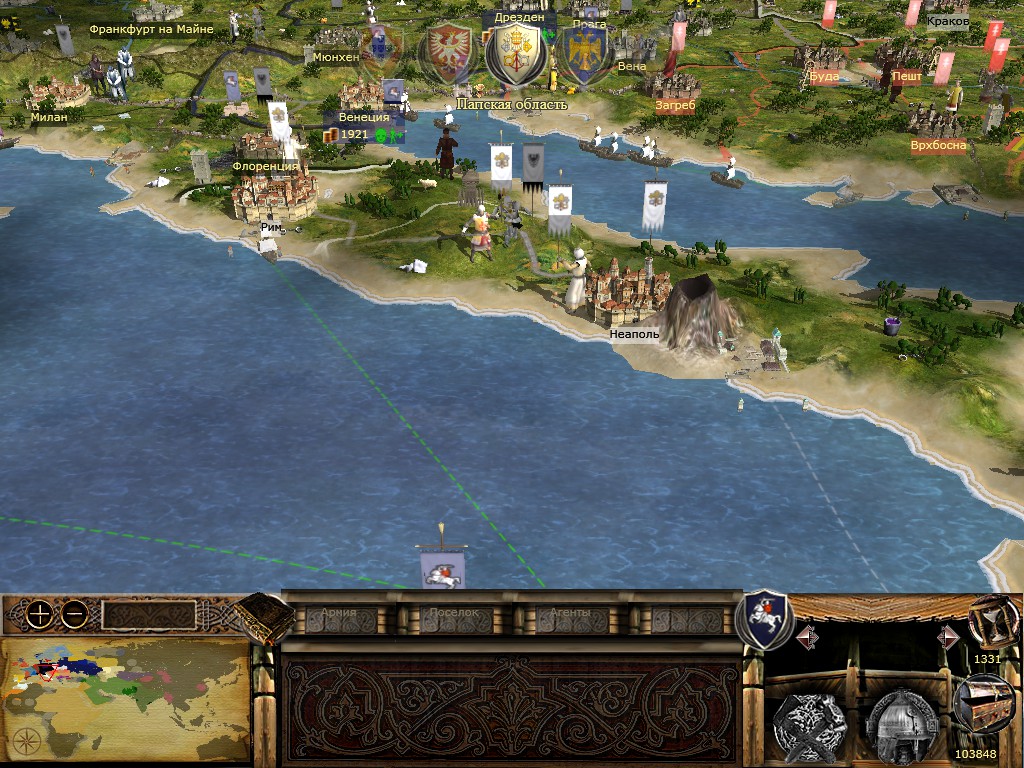Open the leather book icon above the minimap

(264, 616)
